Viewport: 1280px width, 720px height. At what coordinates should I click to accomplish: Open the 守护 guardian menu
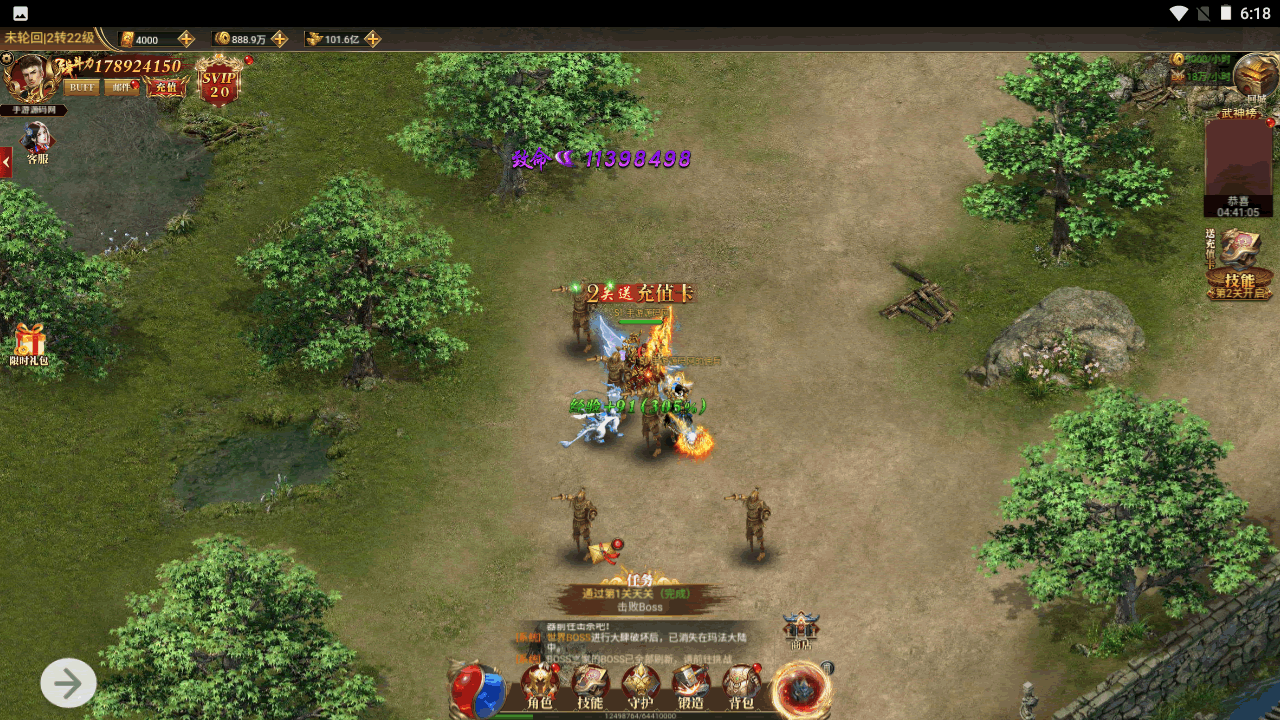(x=640, y=686)
